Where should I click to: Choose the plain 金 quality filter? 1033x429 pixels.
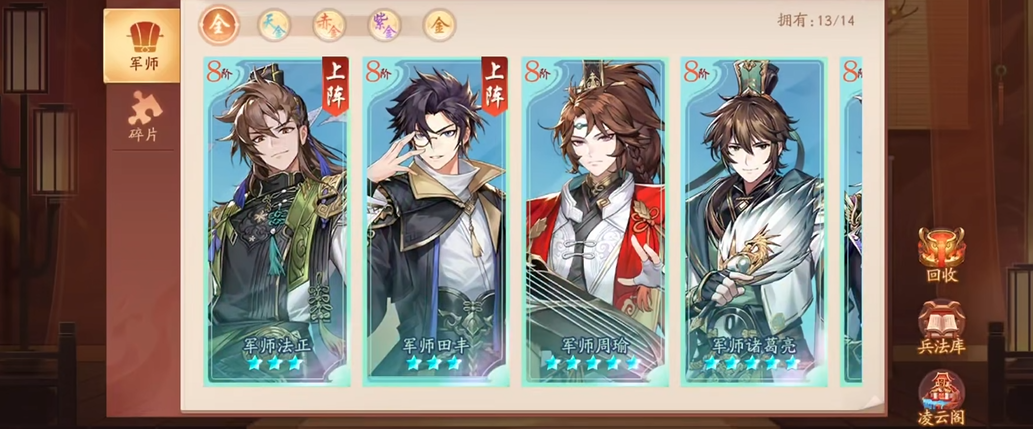439,25
